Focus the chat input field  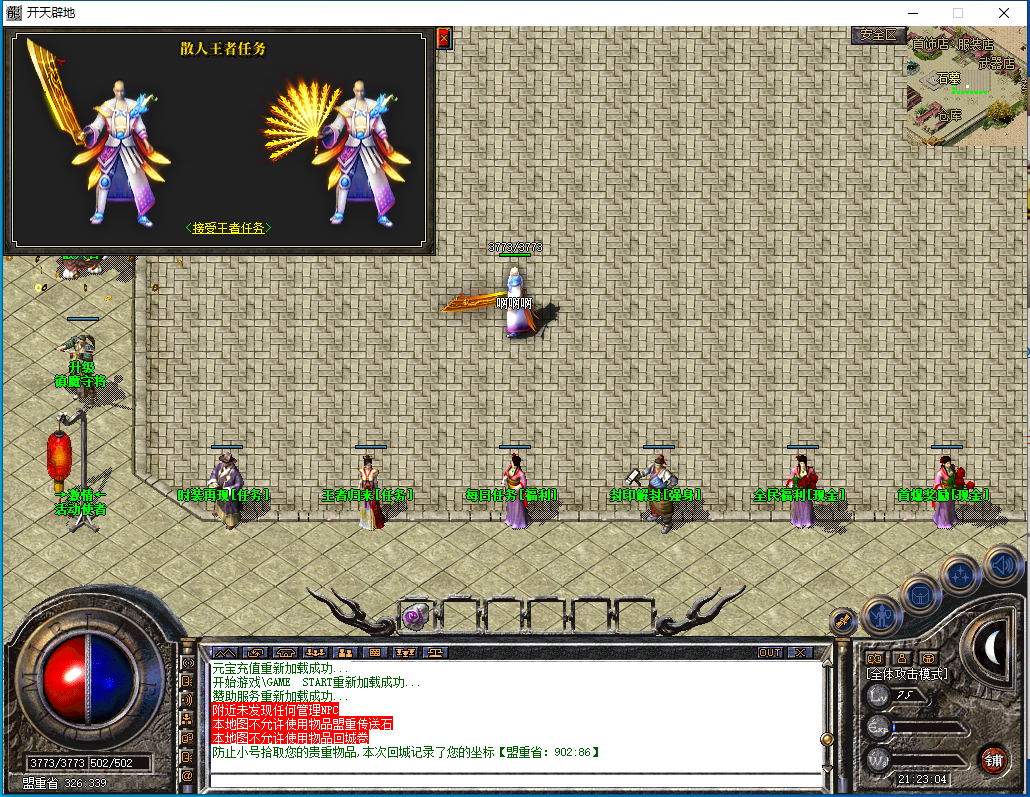click(x=510, y=781)
